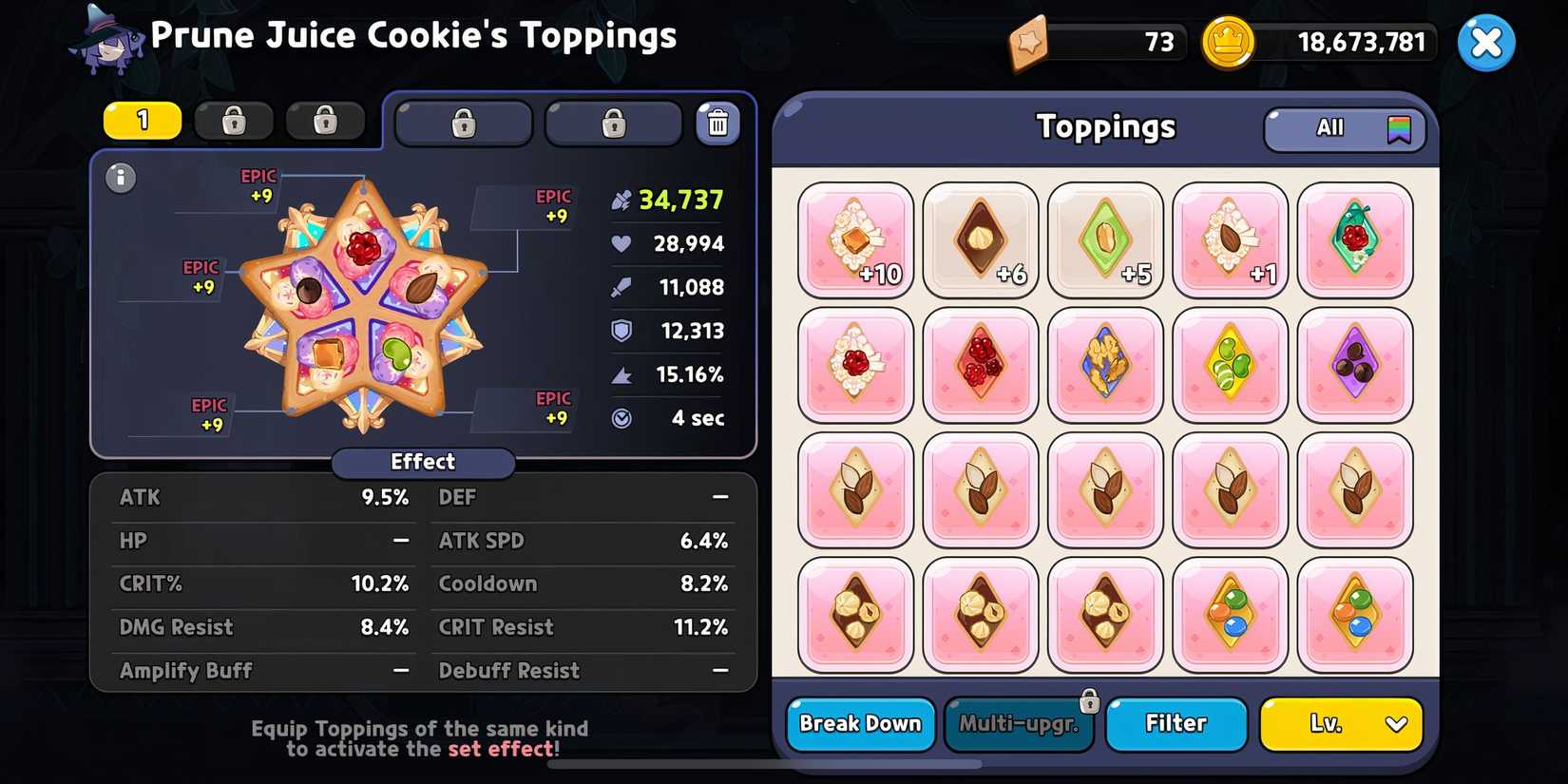Open the first locked topping loadout slot
The width and height of the screenshot is (1568, 784).
pyautogui.click(x=234, y=121)
